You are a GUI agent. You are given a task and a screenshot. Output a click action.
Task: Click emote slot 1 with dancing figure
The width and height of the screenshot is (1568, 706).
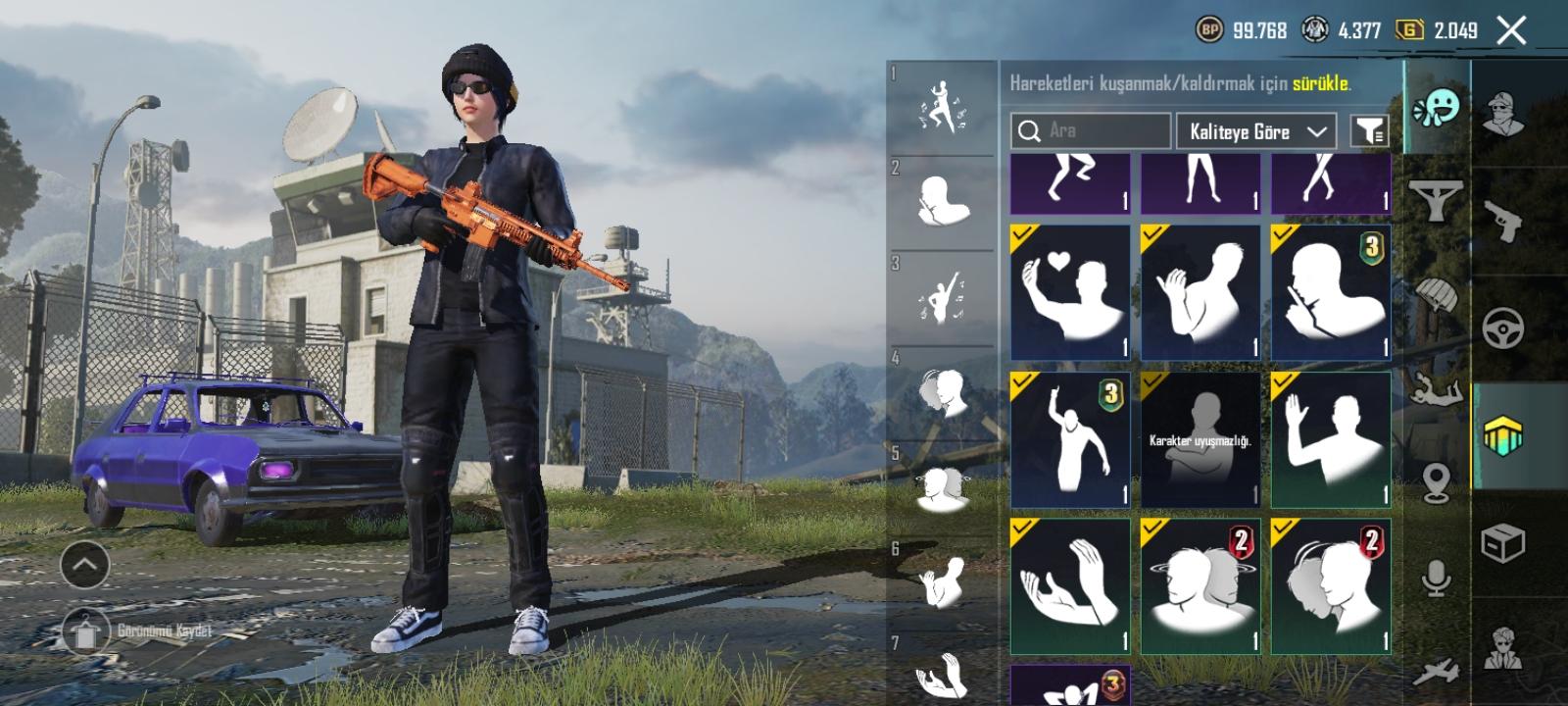pos(942,108)
